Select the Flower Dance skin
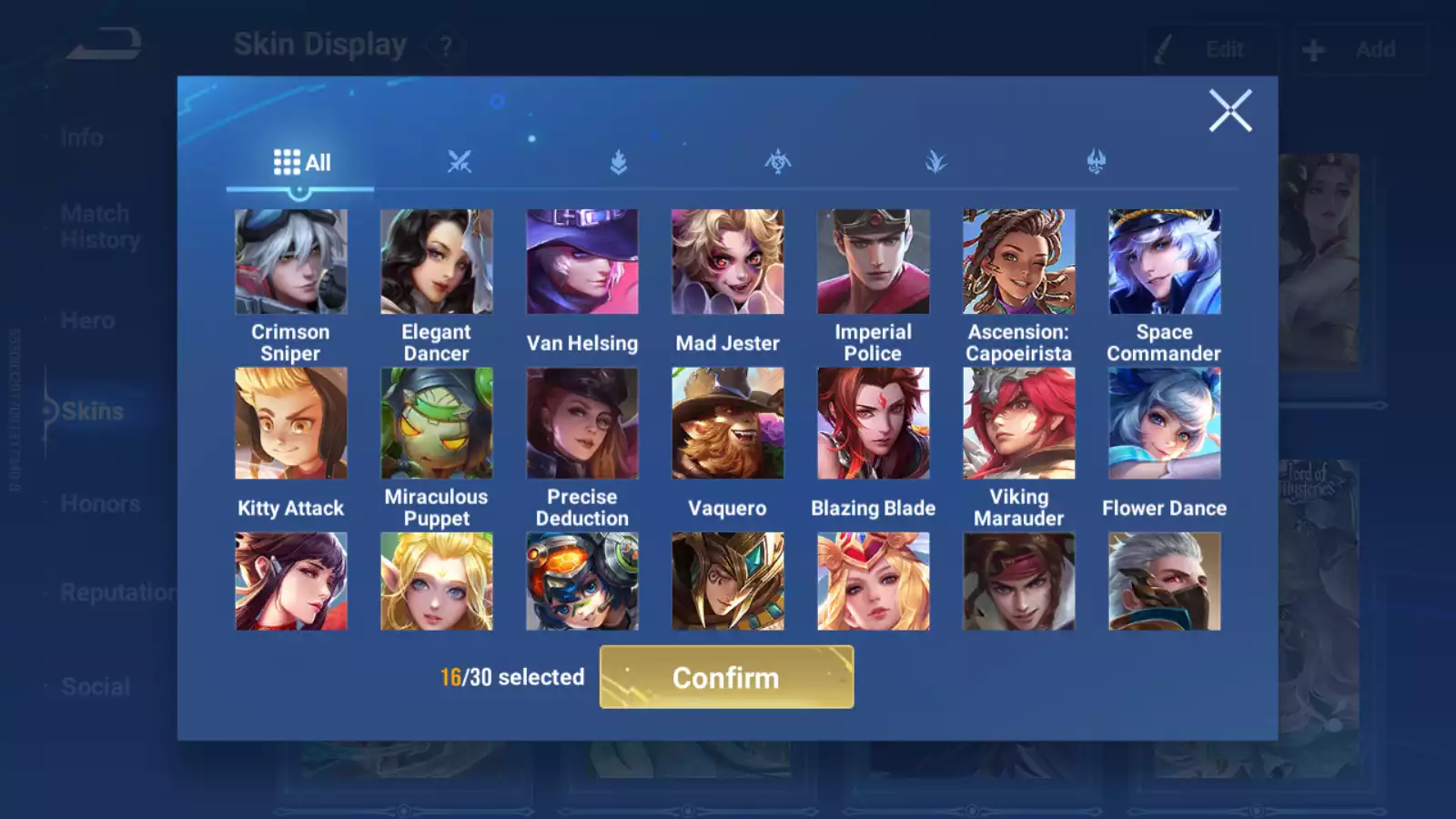This screenshot has height=819, width=1456. click(1165, 423)
